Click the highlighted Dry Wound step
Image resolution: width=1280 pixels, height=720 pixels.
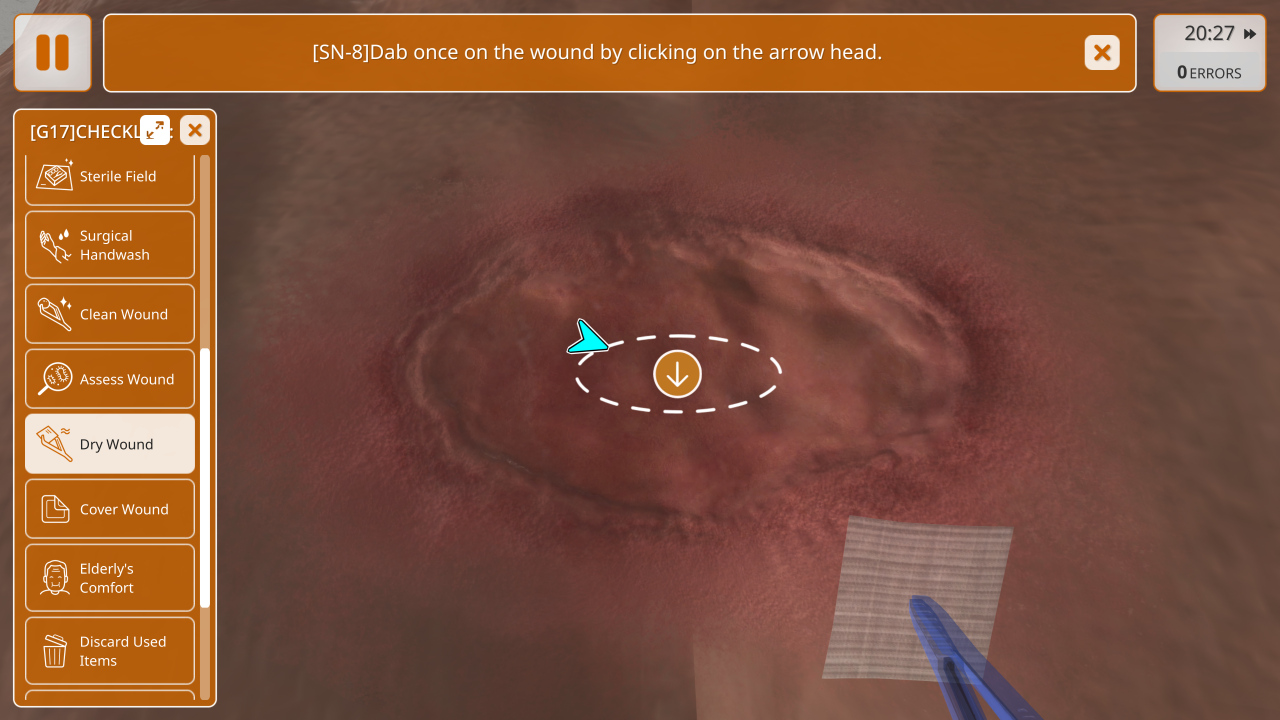(110, 444)
